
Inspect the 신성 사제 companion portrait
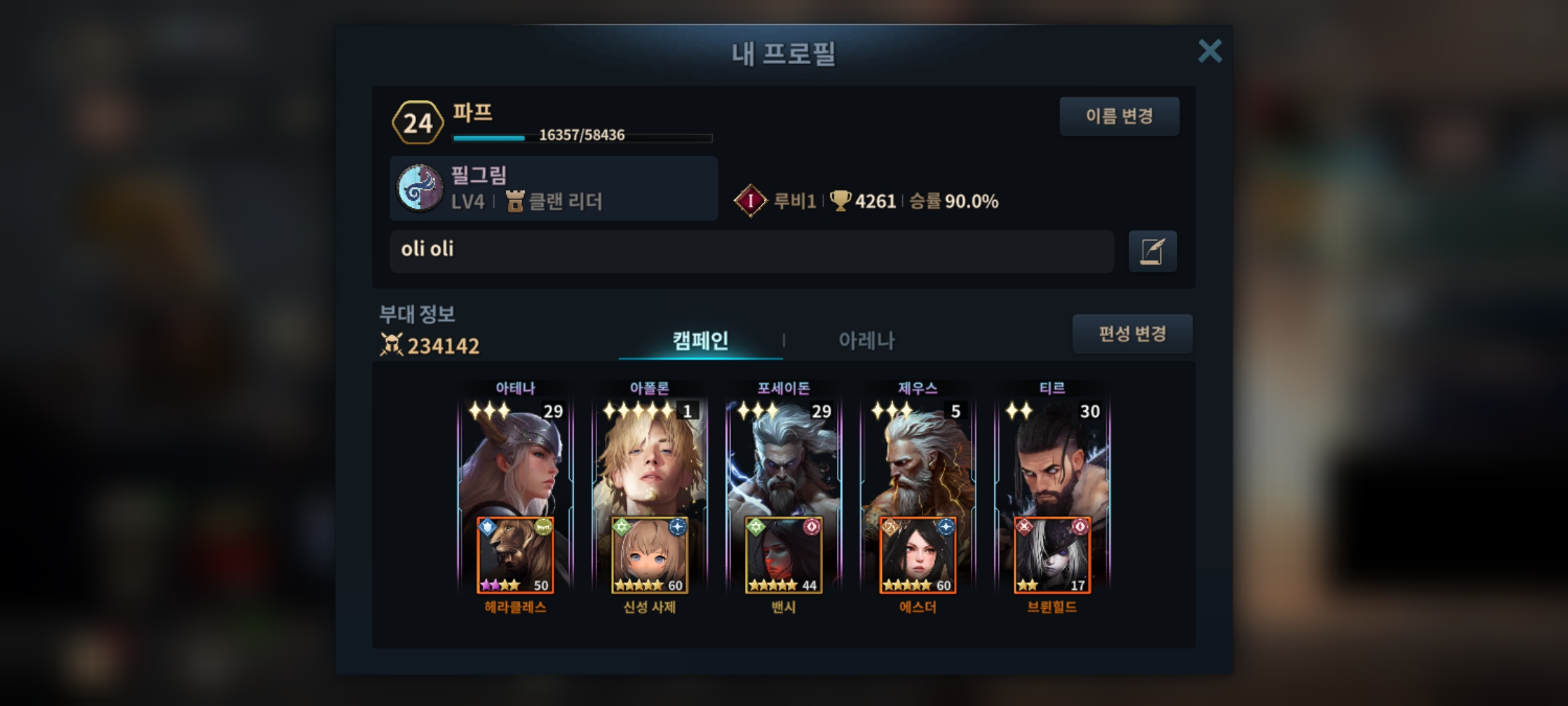click(x=649, y=556)
